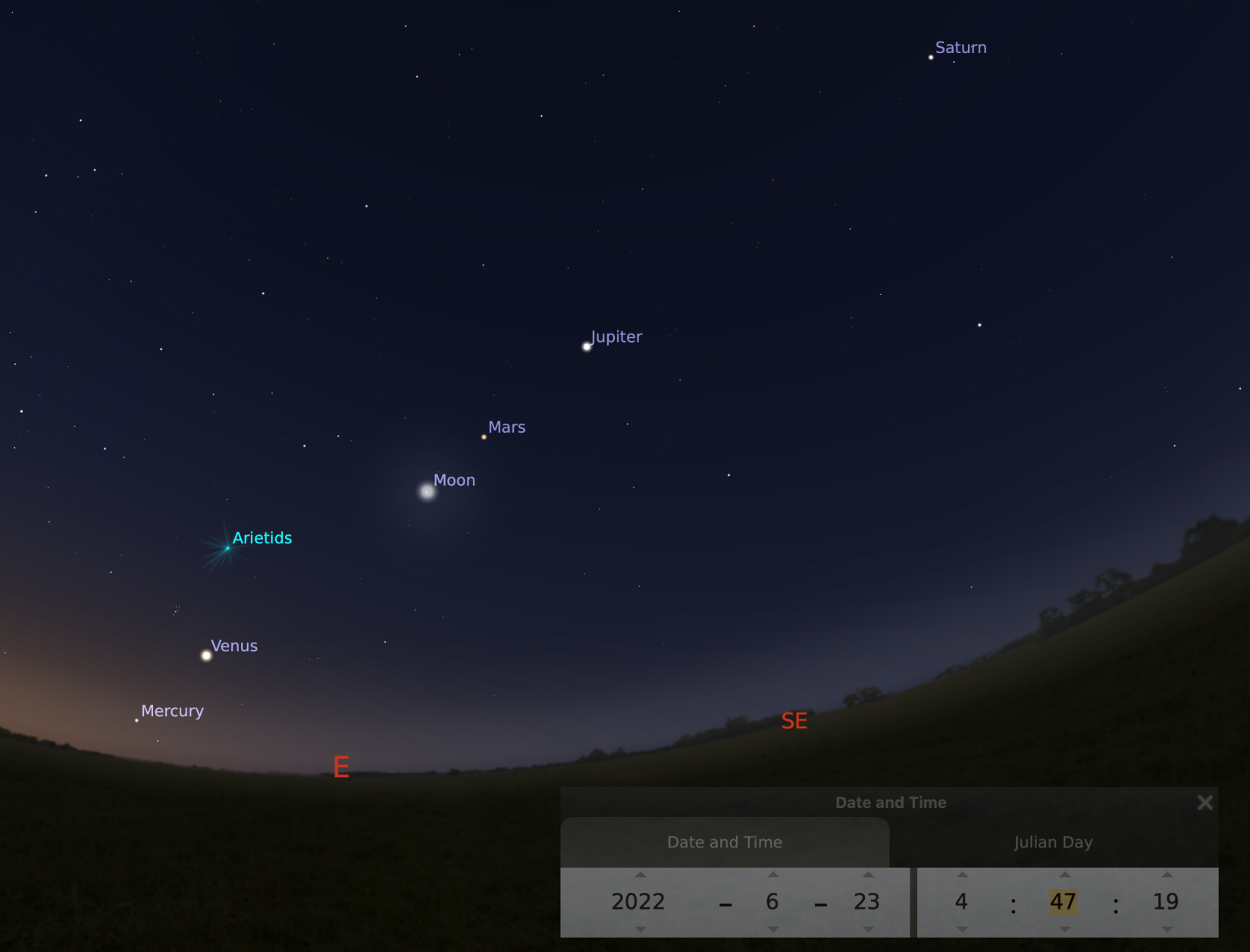The height and width of the screenshot is (952, 1250).
Task: Increase the year 2022 with up arrow
Action: point(639,875)
